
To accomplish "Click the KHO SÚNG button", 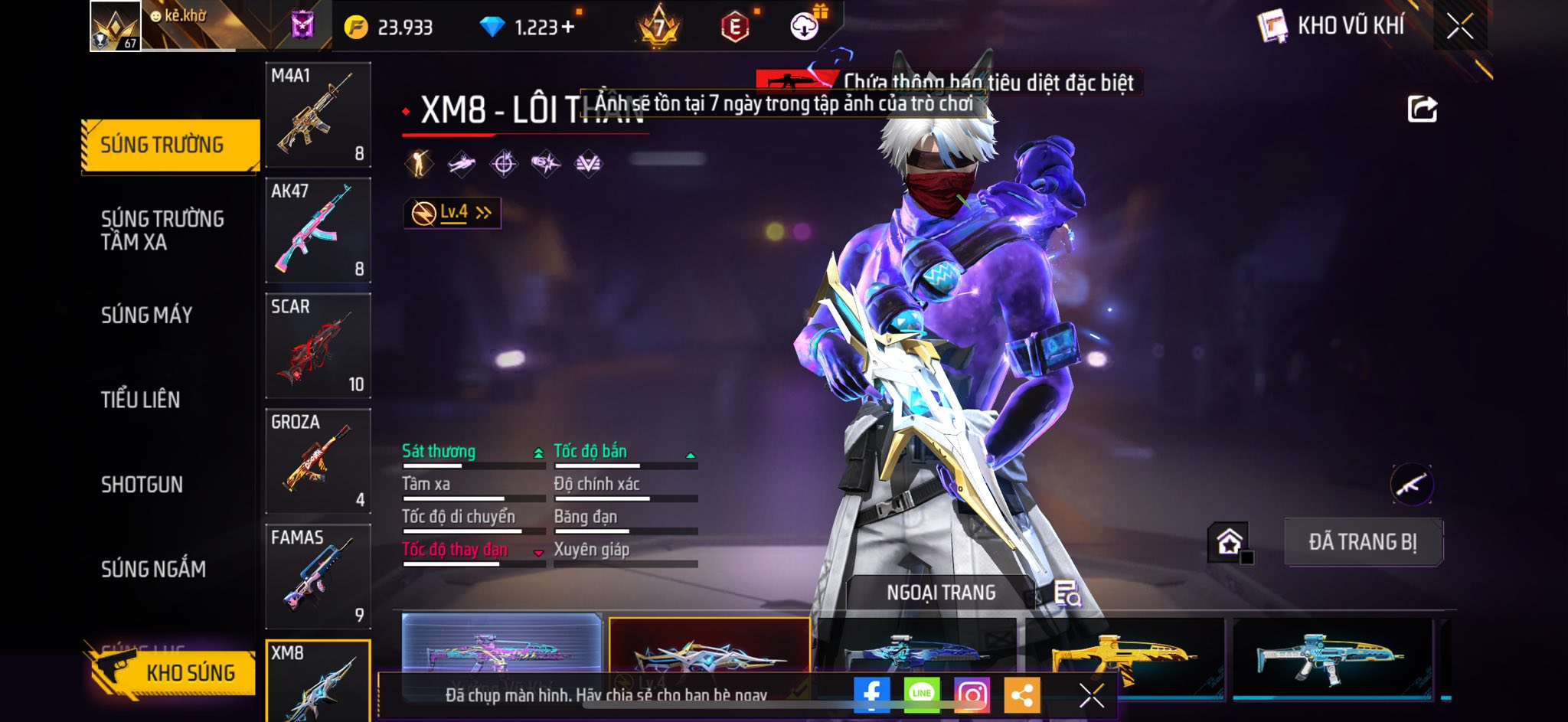I will (x=173, y=672).
